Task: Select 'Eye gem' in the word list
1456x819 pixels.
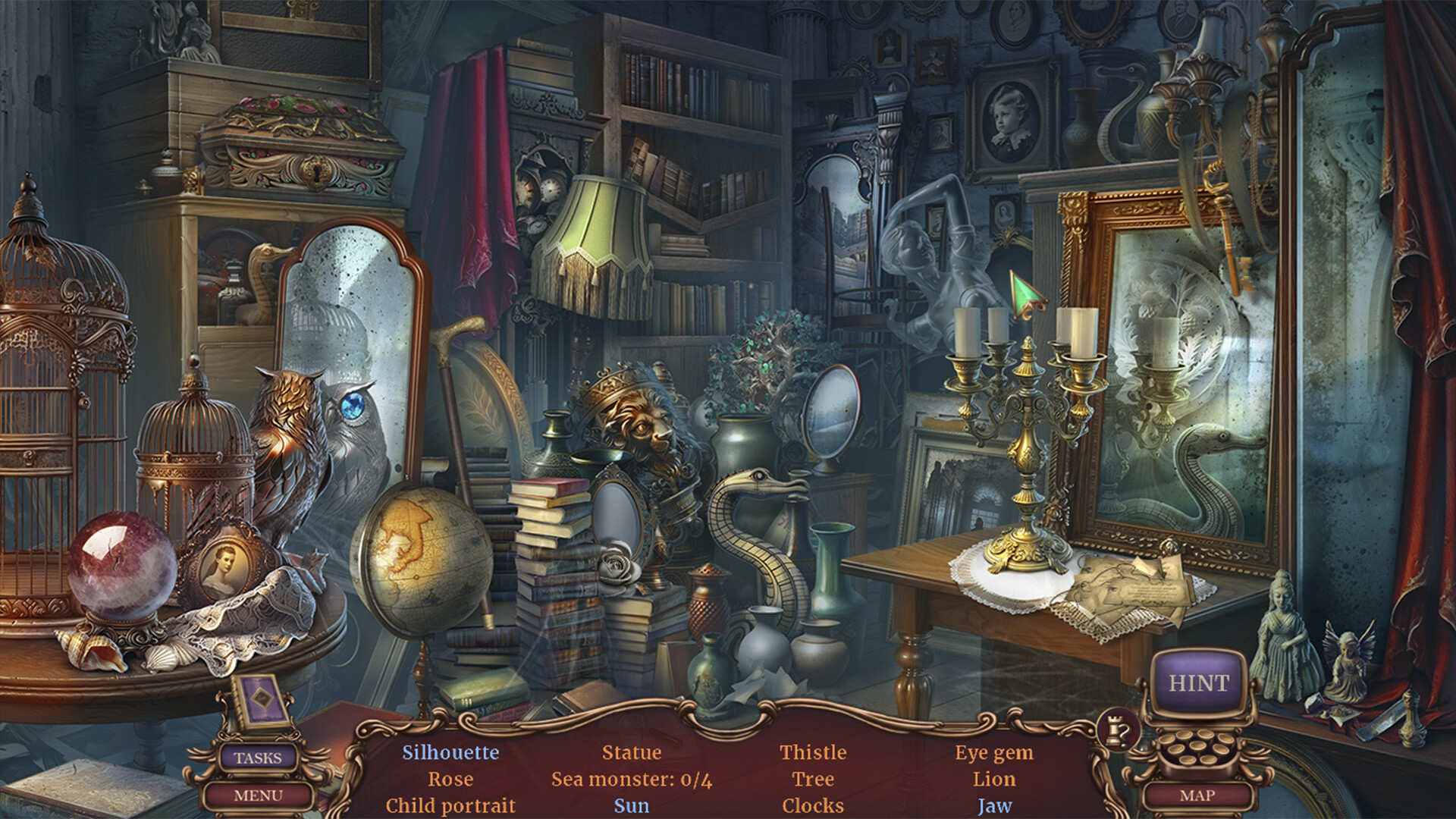Action: coord(994,753)
